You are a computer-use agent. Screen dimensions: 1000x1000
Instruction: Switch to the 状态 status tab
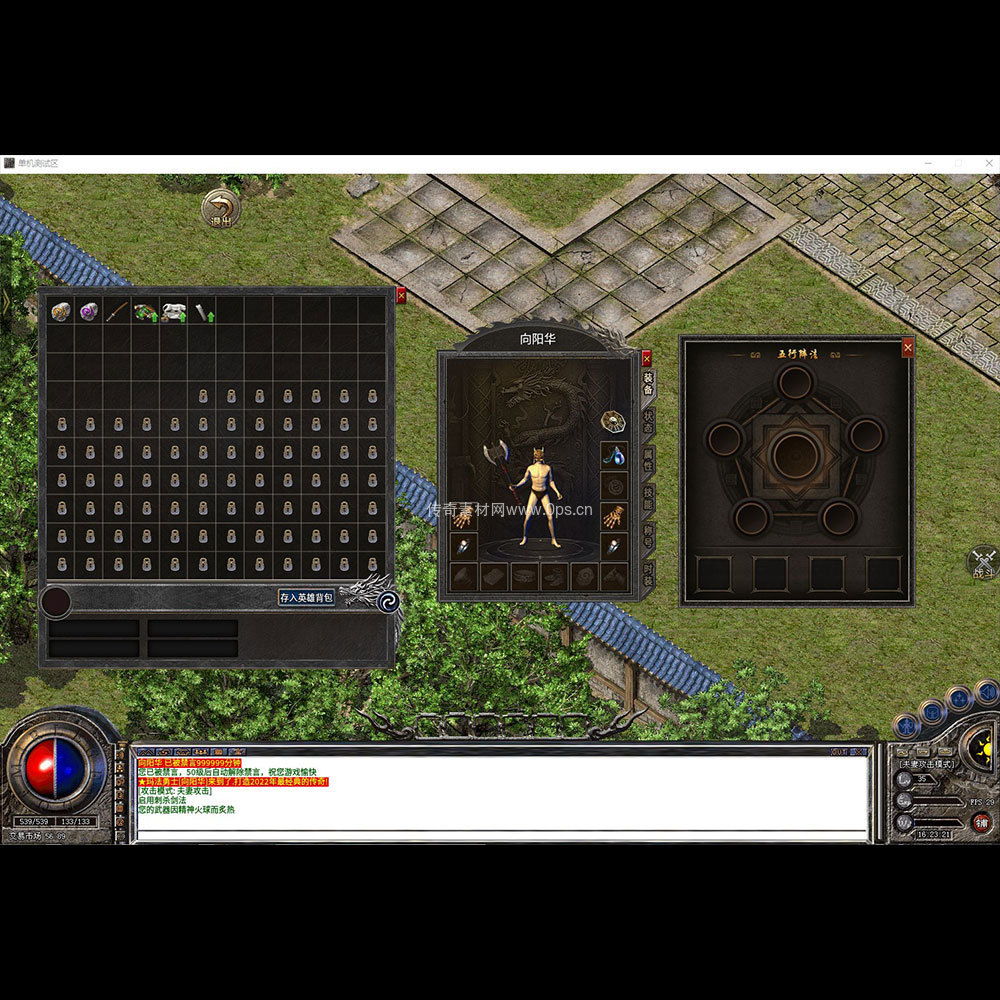pos(648,419)
